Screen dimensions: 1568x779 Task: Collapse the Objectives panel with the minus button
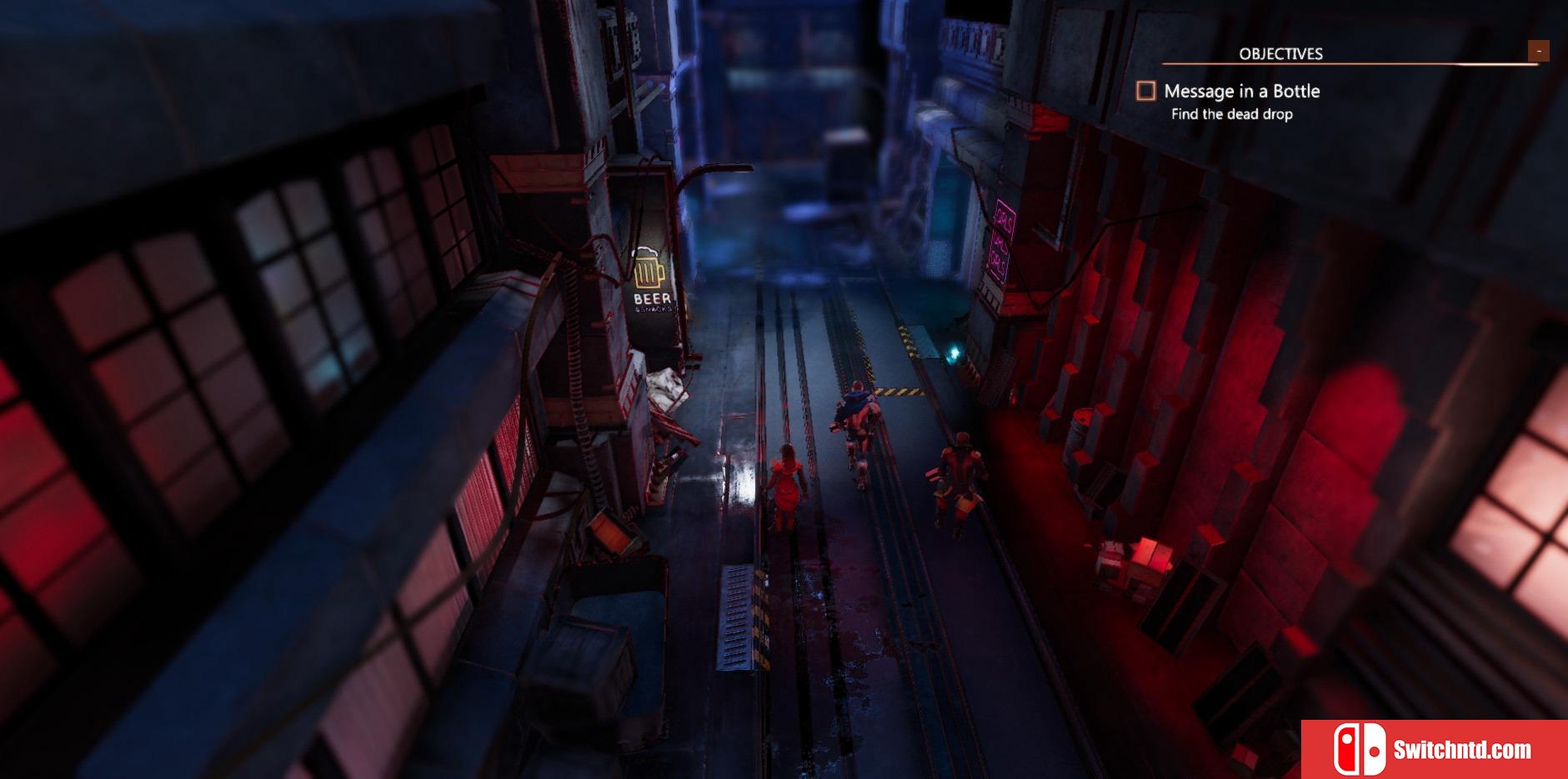coord(1538,52)
